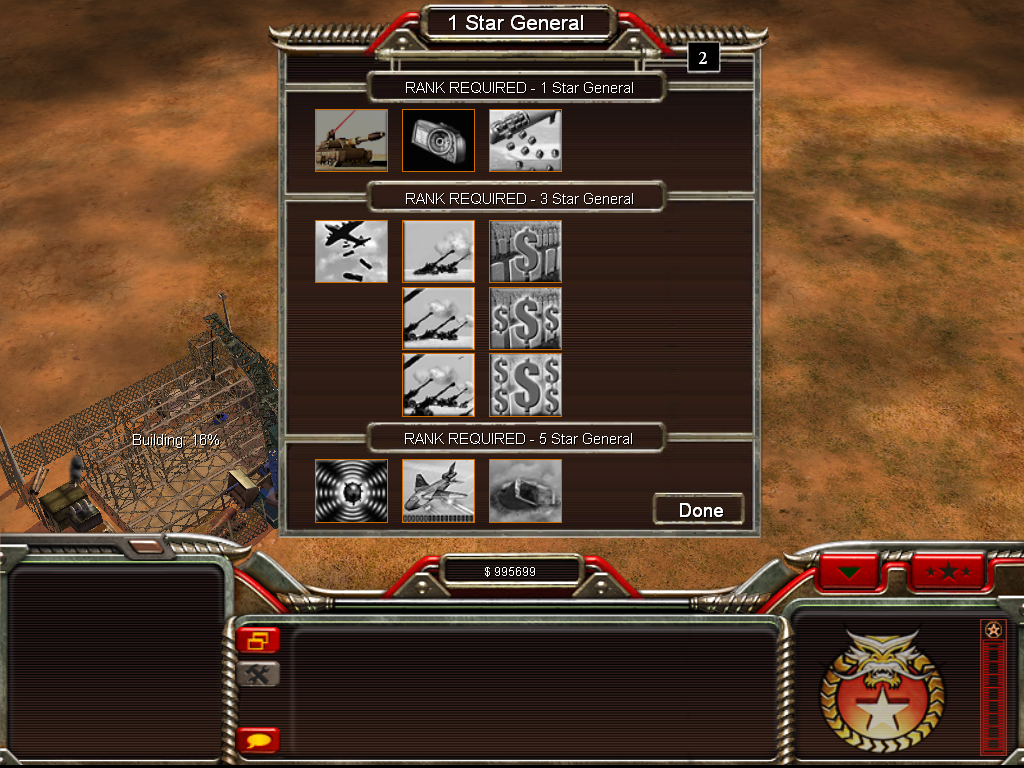Pick the cluster mines dropping promotion

(x=525, y=141)
